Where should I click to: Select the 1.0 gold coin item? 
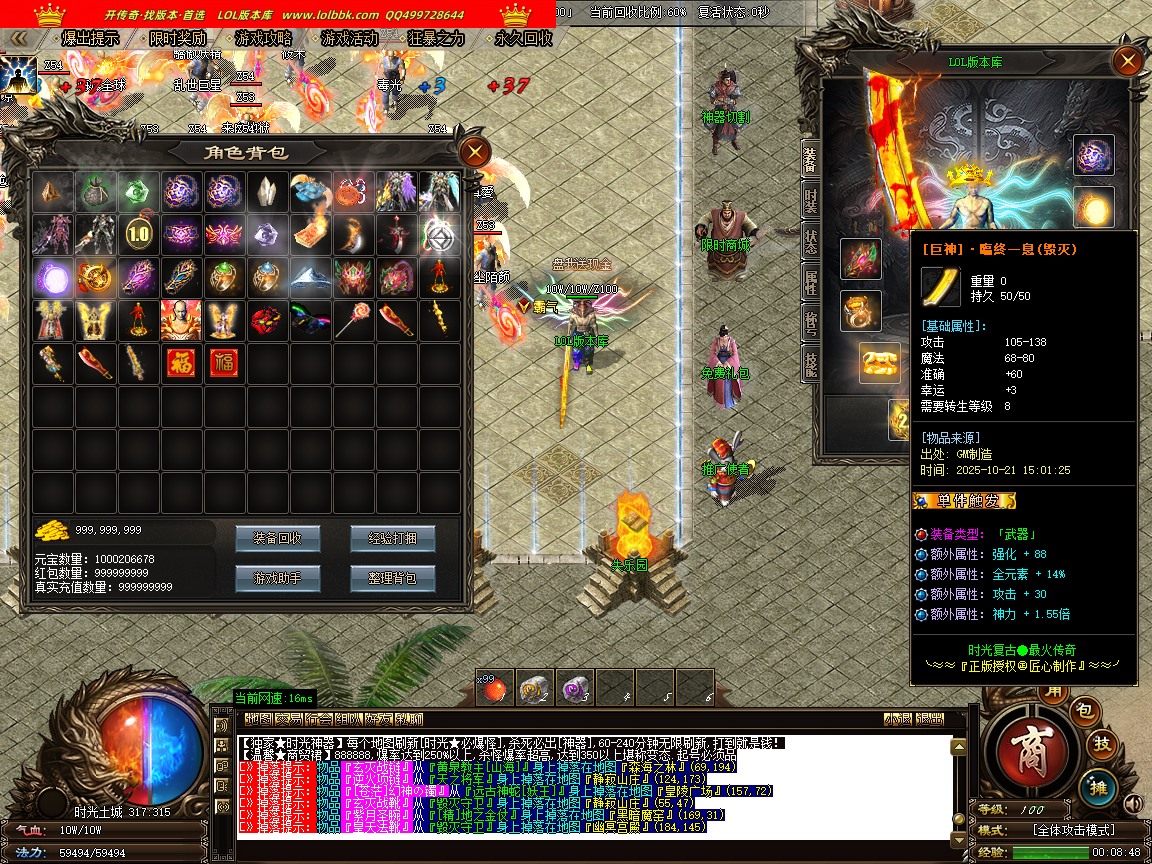click(x=137, y=234)
